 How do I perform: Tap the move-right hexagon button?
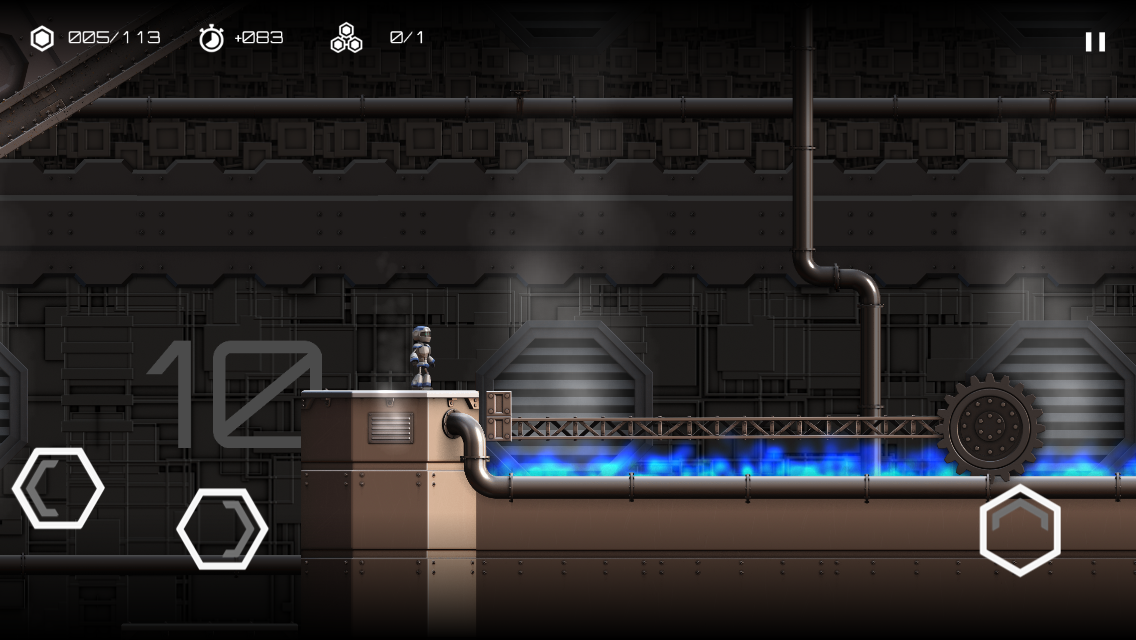(222, 529)
